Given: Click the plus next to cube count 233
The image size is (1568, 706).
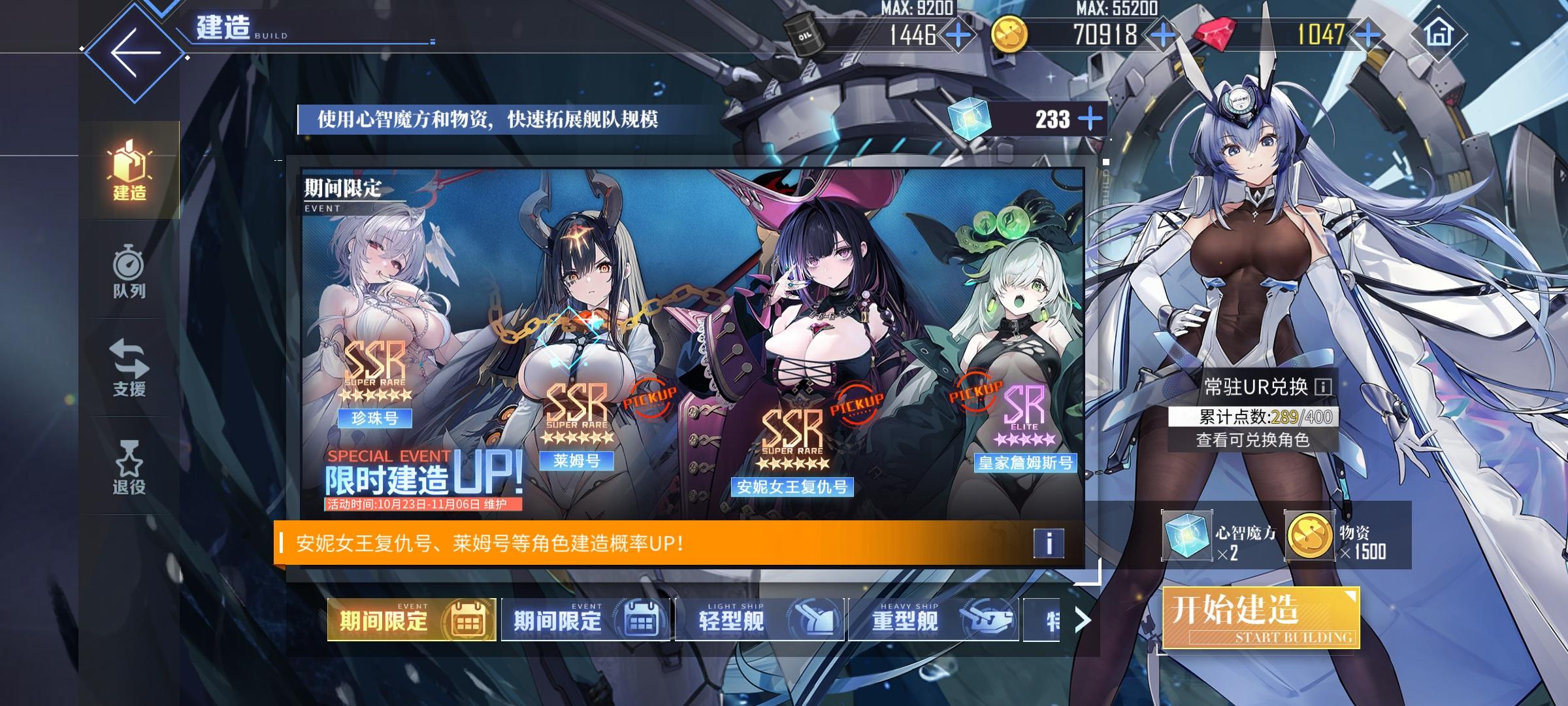Looking at the screenshot, I should [x=1090, y=119].
